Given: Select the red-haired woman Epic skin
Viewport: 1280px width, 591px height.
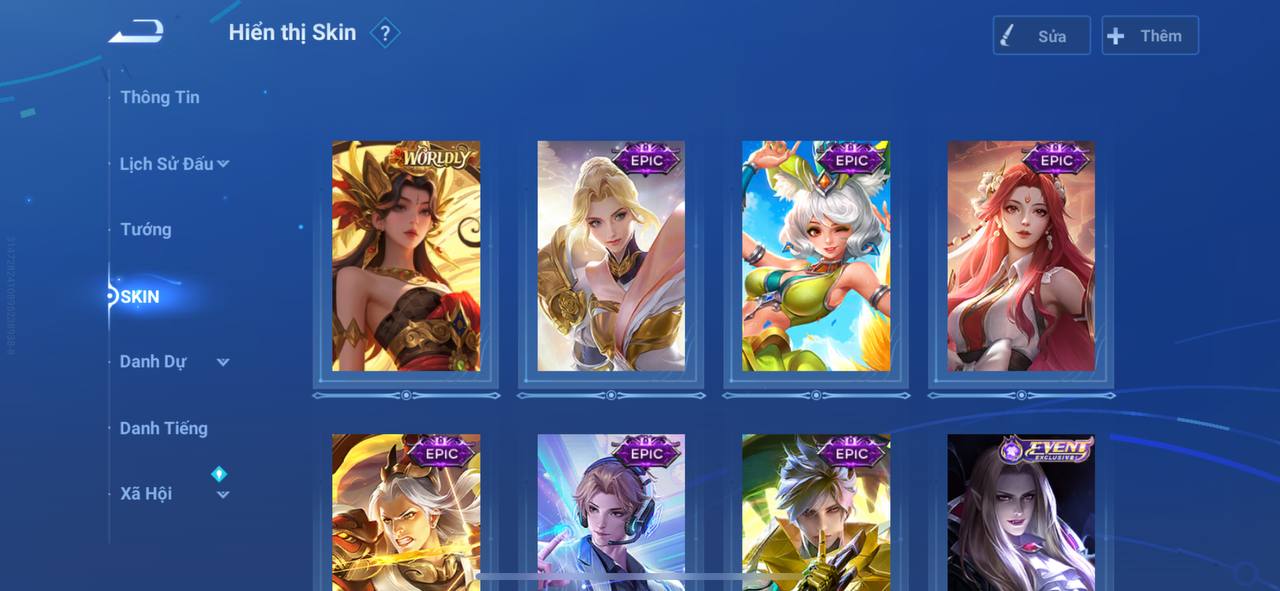Looking at the screenshot, I should [1021, 256].
